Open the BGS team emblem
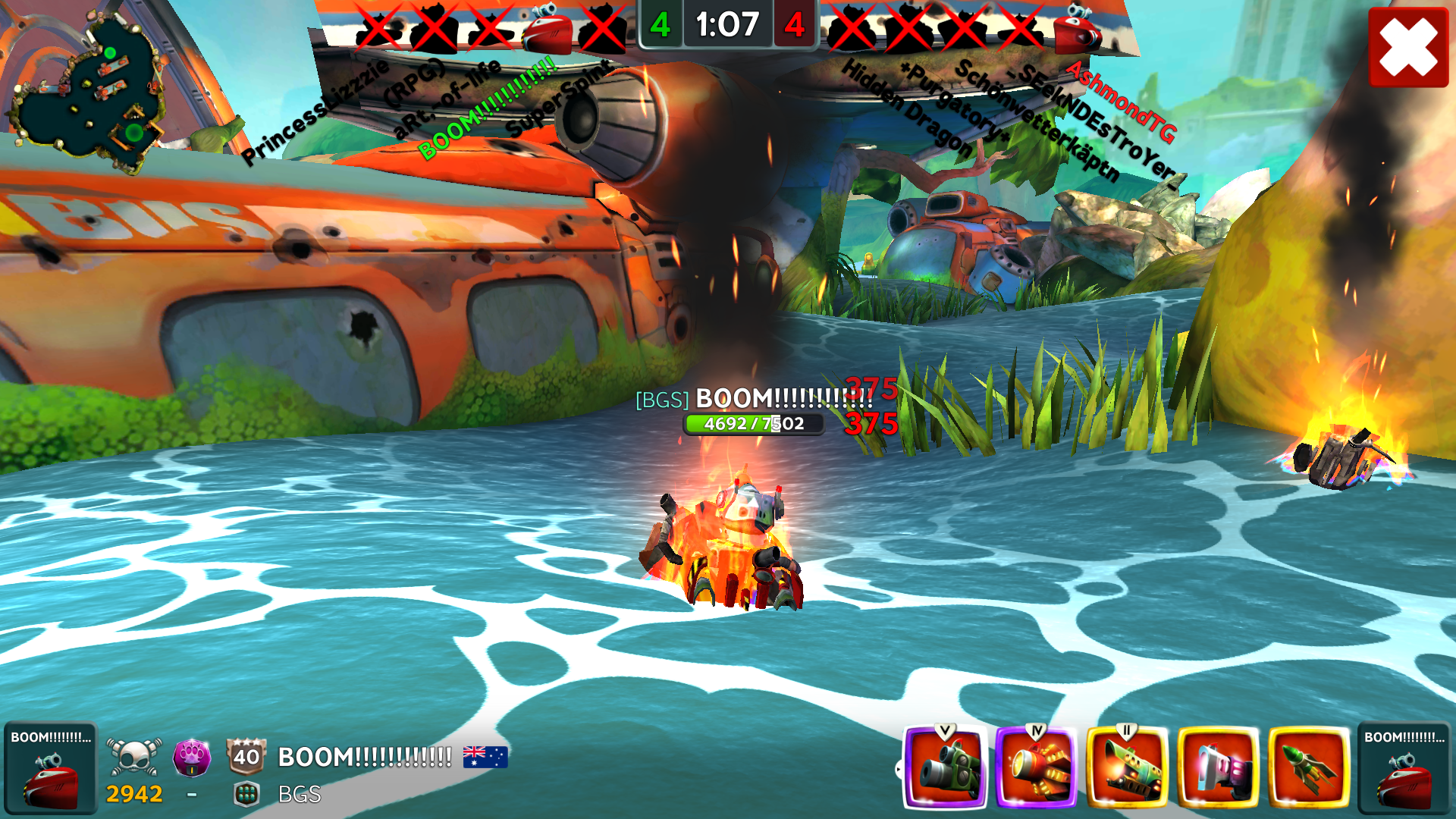Viewport: 1456px width, 819px height. (246, 794)
